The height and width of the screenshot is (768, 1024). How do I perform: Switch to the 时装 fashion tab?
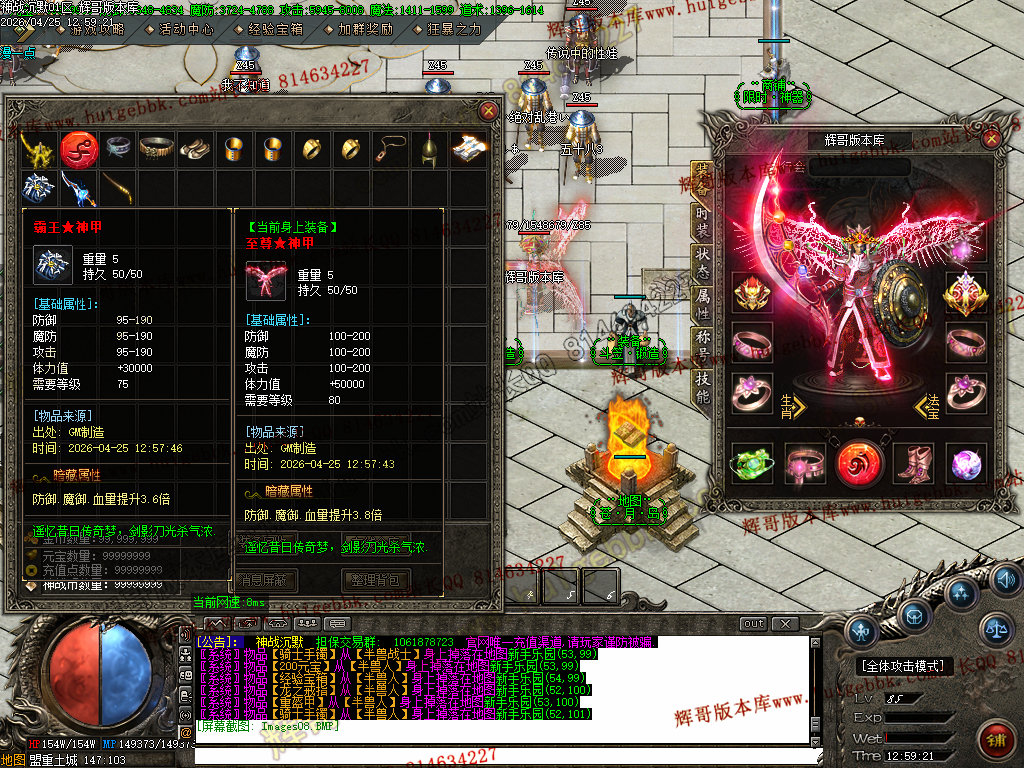click(x=703, y=219)
